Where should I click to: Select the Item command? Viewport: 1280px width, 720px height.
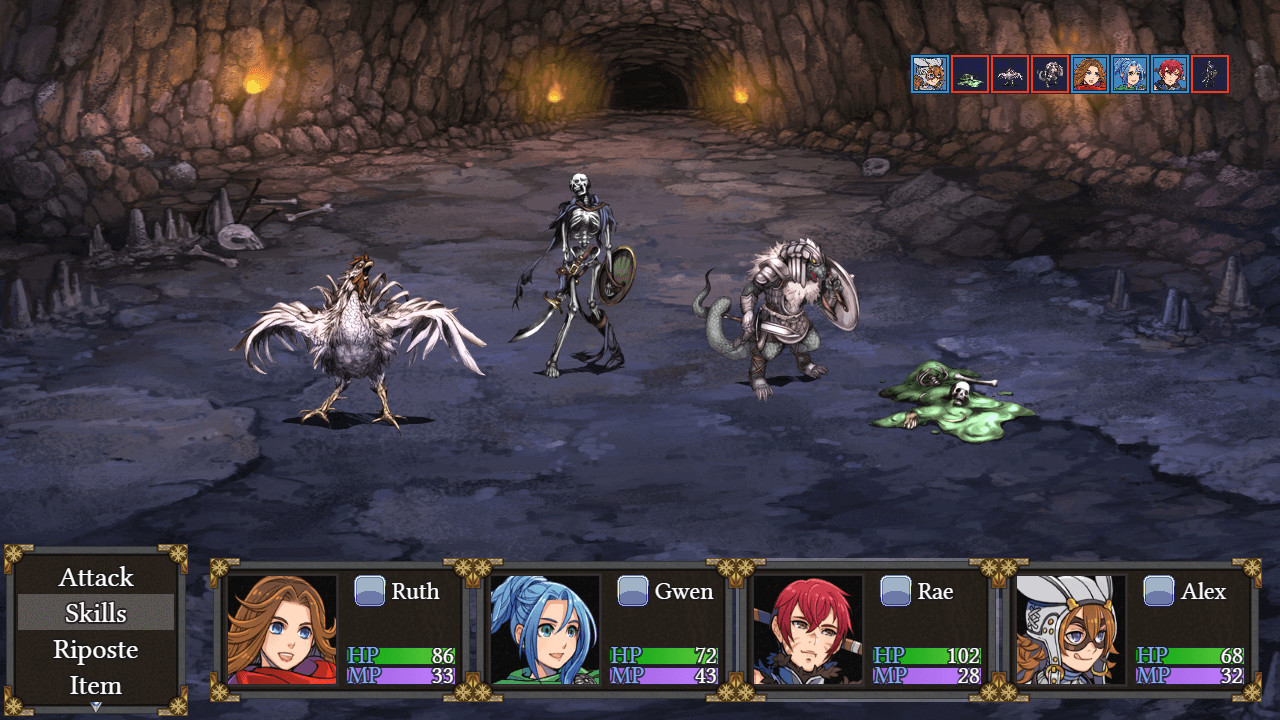pos(95,685)
